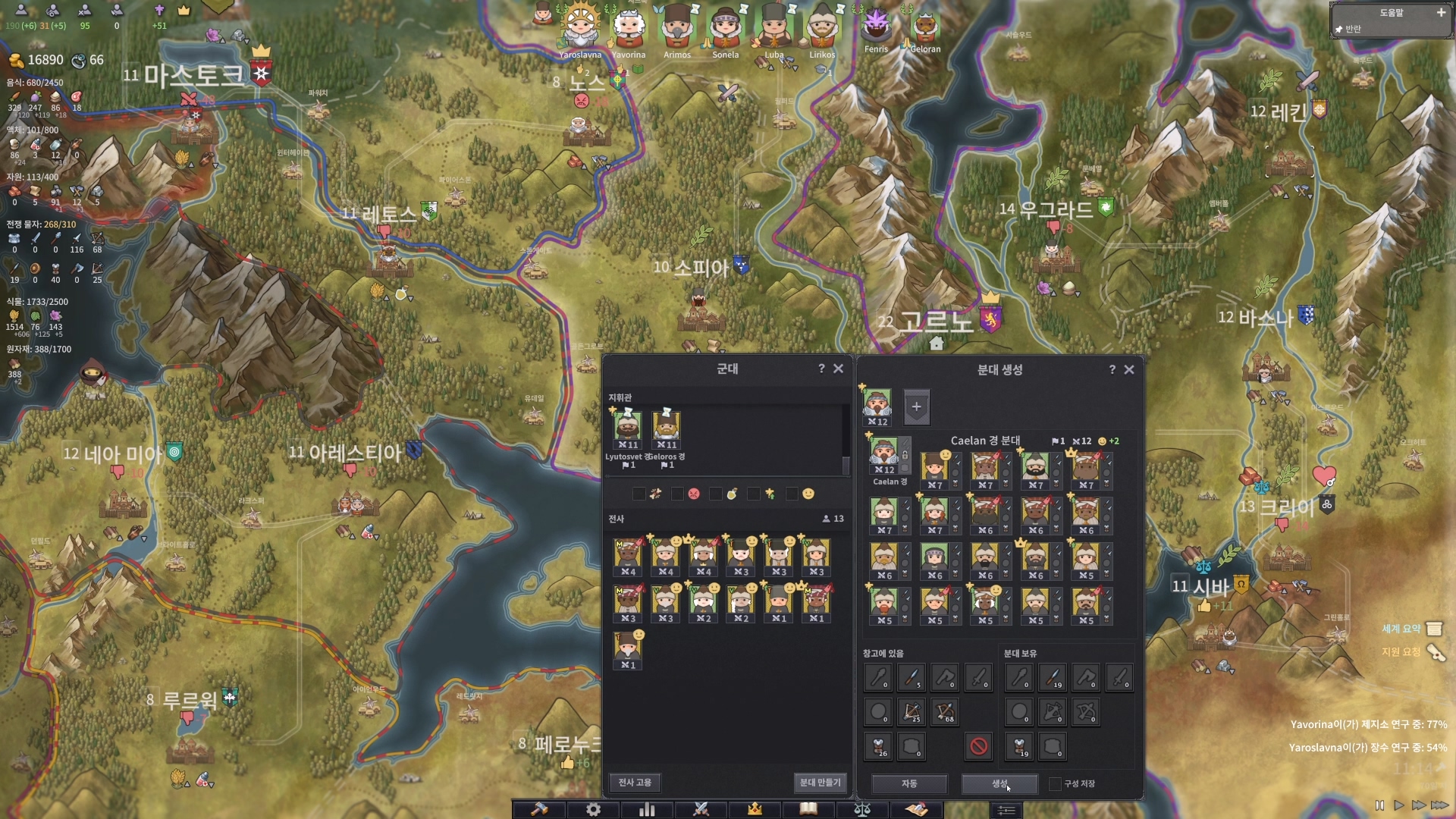Select commander Geloros portrait

tap(666, 427)
